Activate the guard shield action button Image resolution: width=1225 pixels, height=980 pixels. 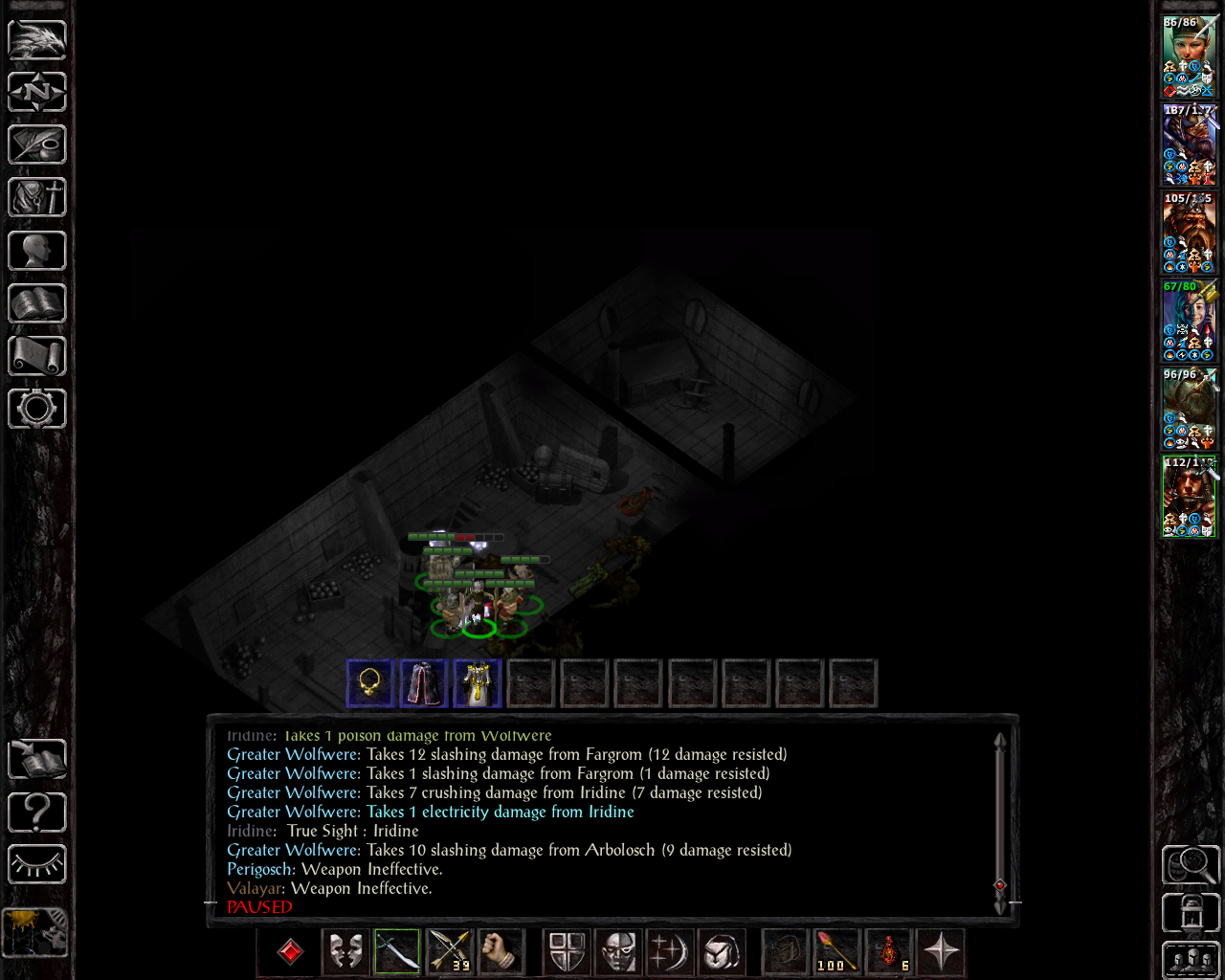(567, 951)
